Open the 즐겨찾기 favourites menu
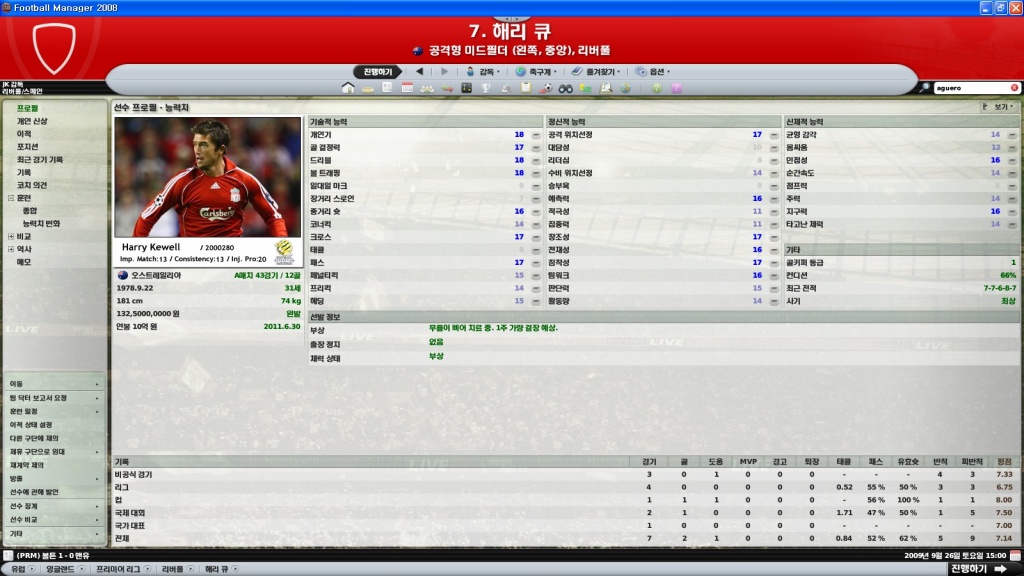Viewport: 1024px width, 576px height. coord(600,72)
